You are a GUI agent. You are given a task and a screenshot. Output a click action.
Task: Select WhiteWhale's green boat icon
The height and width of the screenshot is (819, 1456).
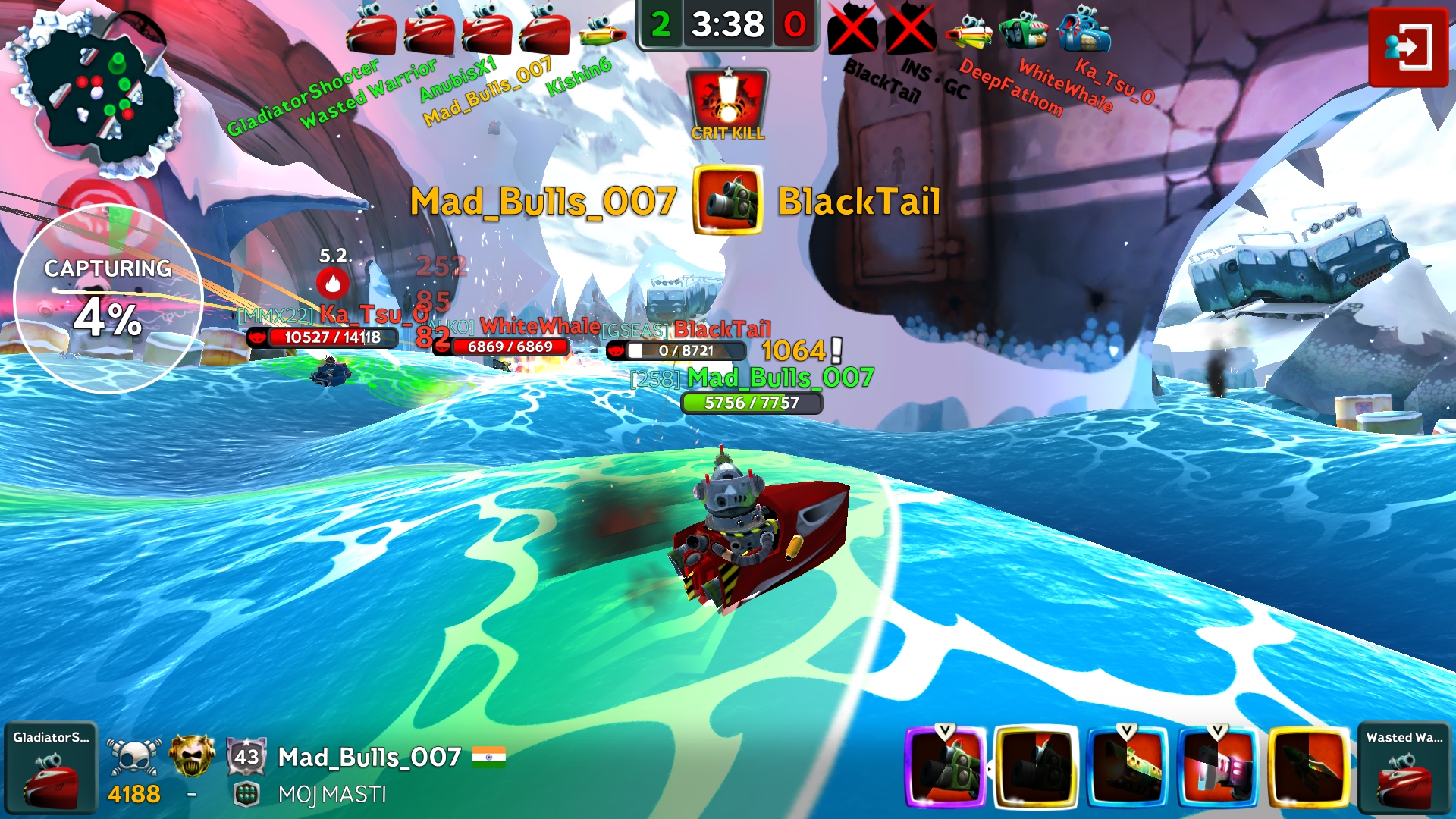[x=1024, y=30]
